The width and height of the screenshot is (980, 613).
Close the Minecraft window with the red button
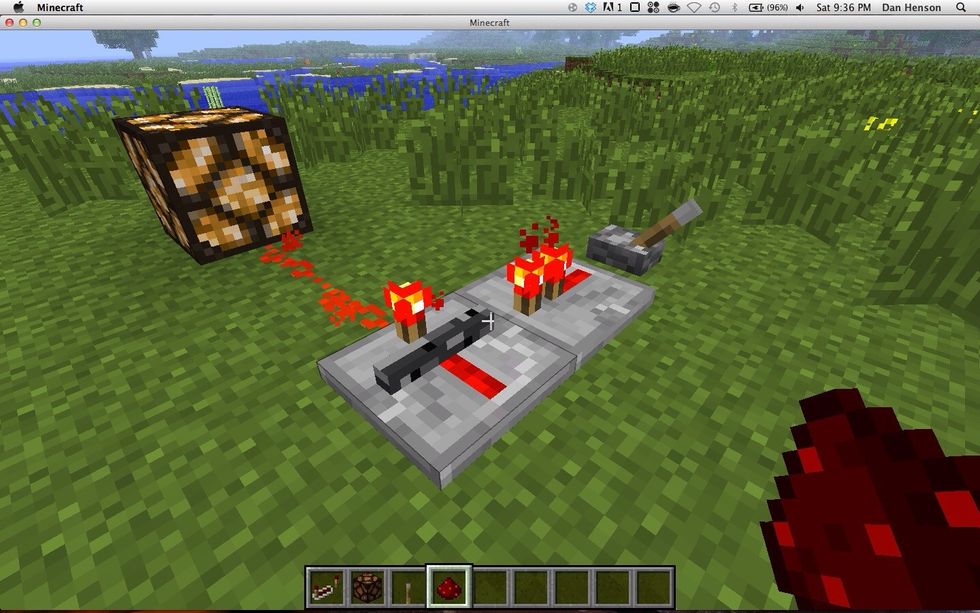[10, 22]
